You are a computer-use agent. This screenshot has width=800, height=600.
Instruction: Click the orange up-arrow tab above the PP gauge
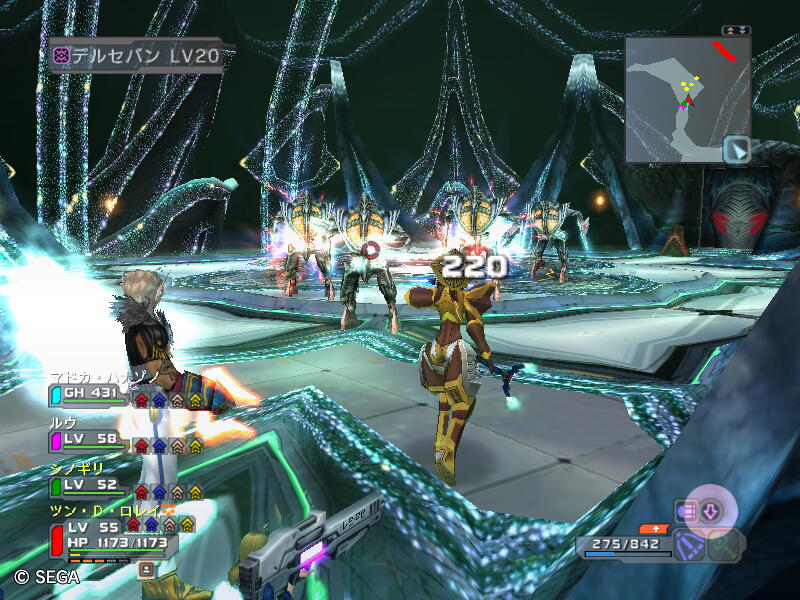pos(655,527)
